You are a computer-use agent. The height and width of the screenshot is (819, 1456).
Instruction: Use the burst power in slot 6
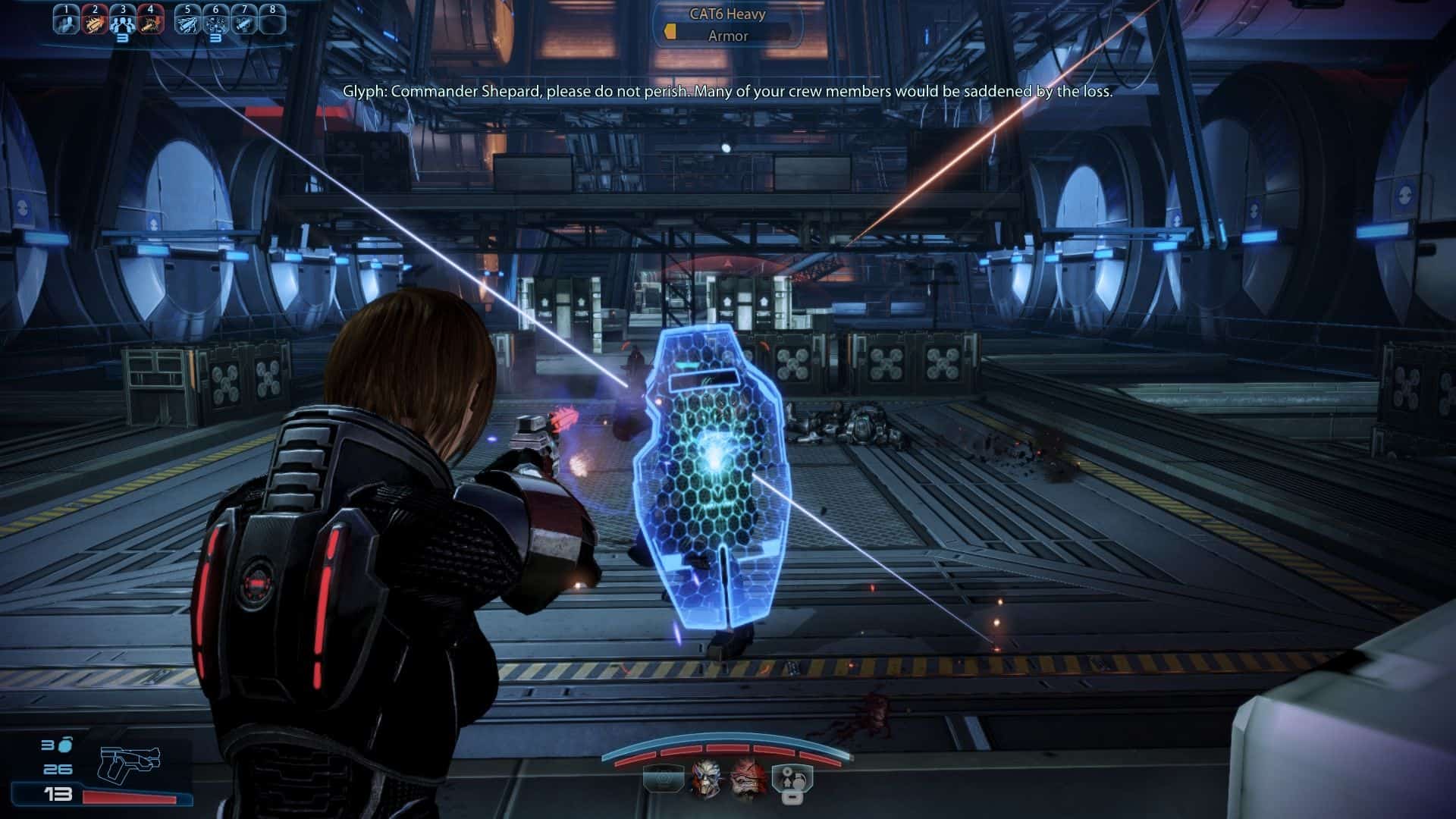pyautogui.click(x=216, y=22)
